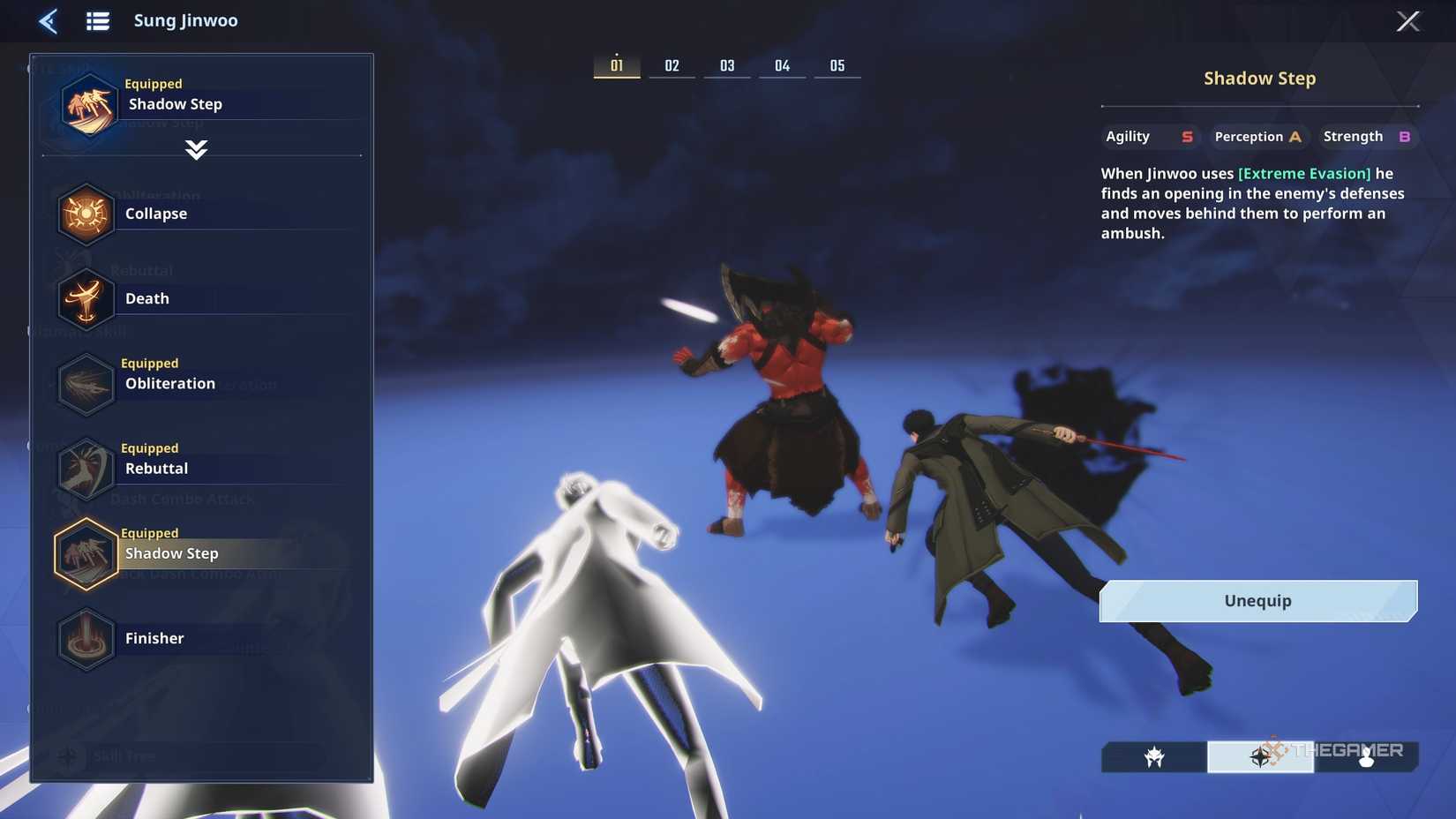Click the Collapse skill icon
1456x819 pixels.
(x=86, y=213)
